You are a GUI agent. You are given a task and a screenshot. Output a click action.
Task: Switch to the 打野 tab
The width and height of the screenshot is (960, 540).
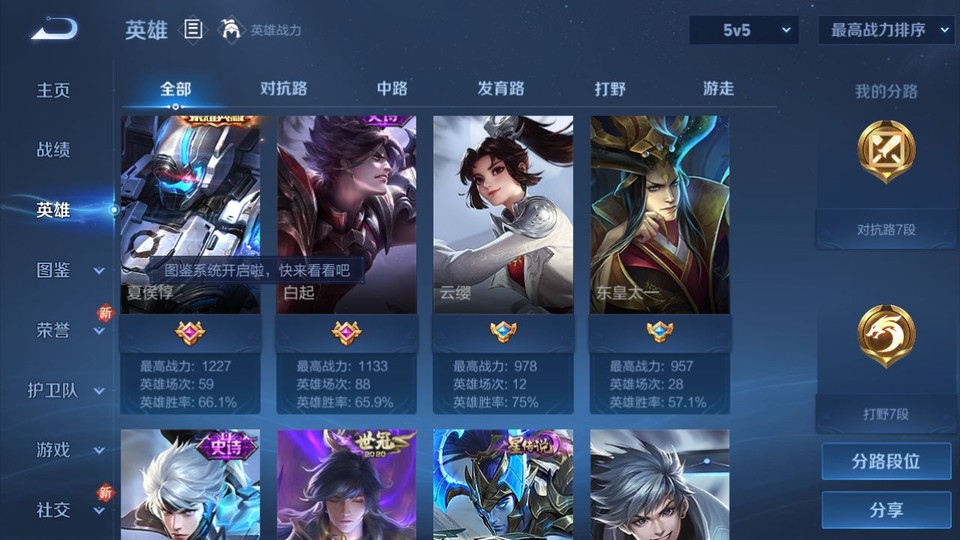pos(610,88)
